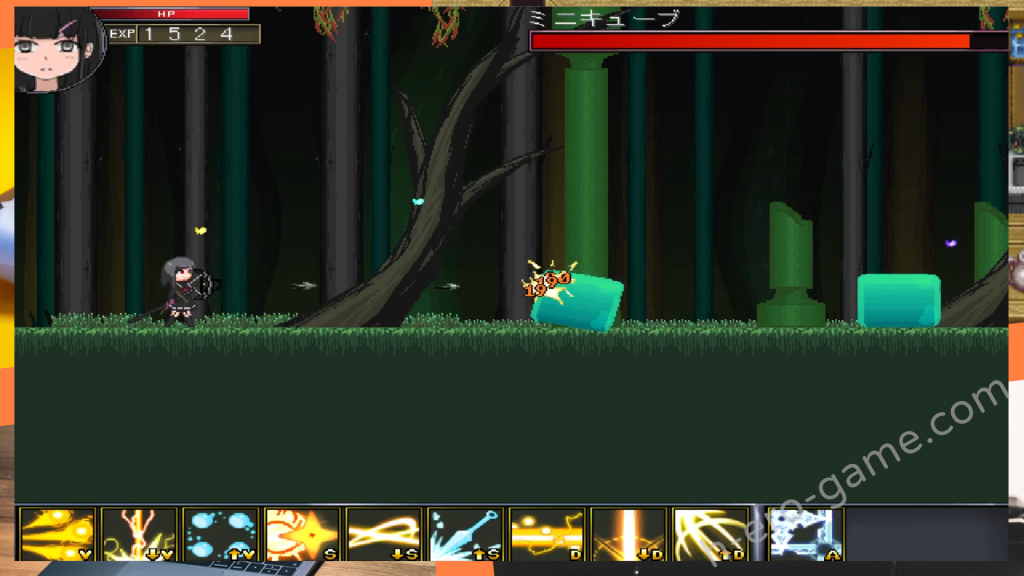
Task: Activate the triple yellow shot skill
Action: point(57,534)
